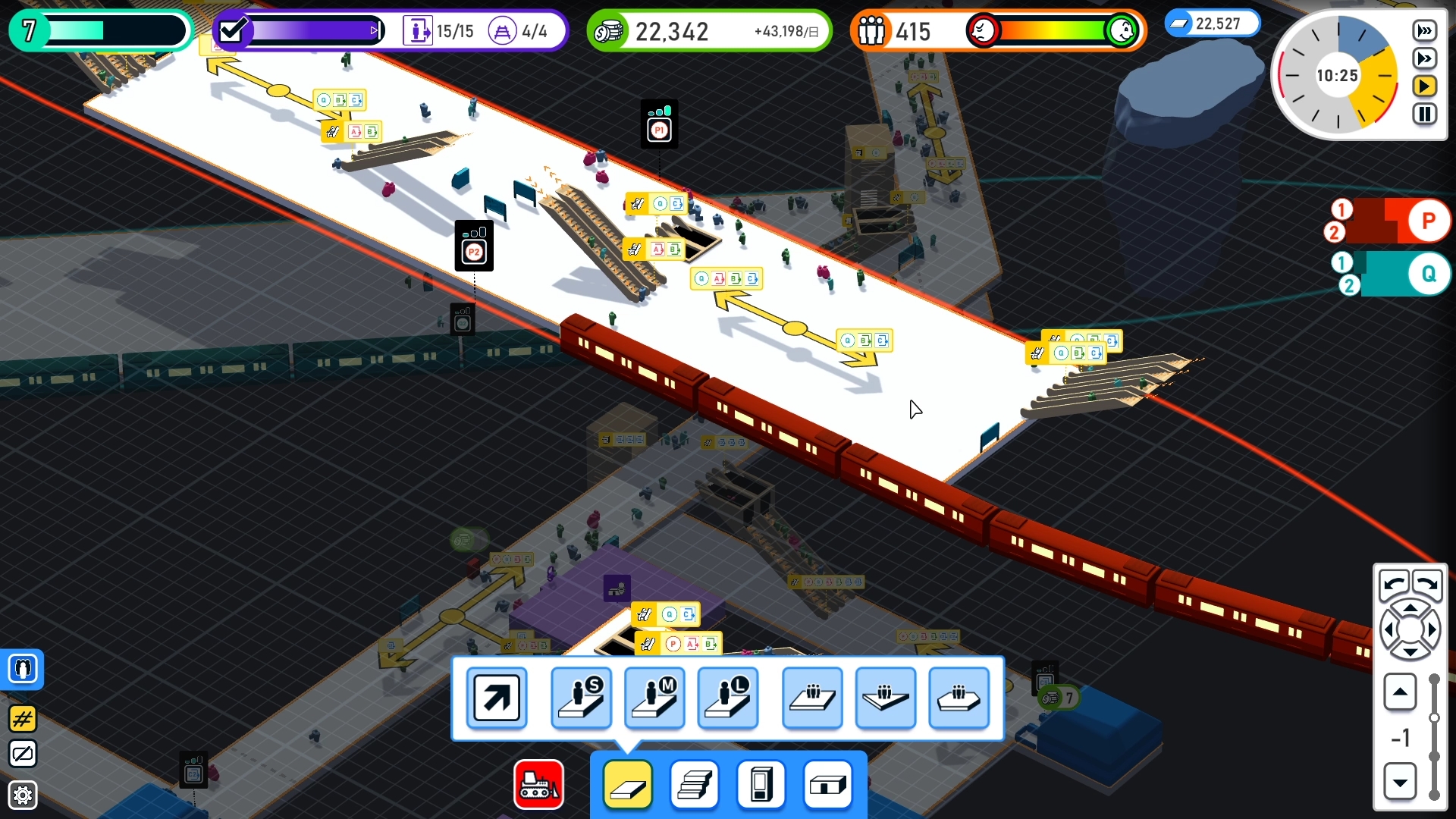
Task: Select the exit arrow placement tool
Action: coord(496,698)
